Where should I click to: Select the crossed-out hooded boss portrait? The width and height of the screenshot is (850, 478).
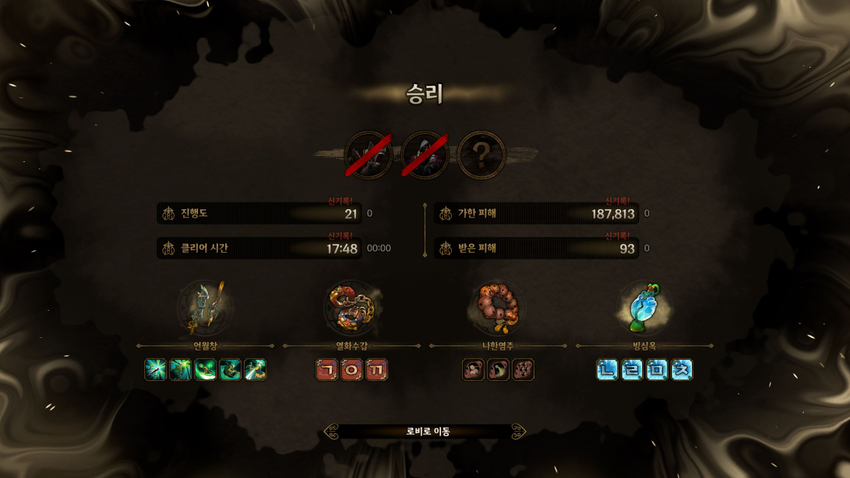[x=425, y=155]
